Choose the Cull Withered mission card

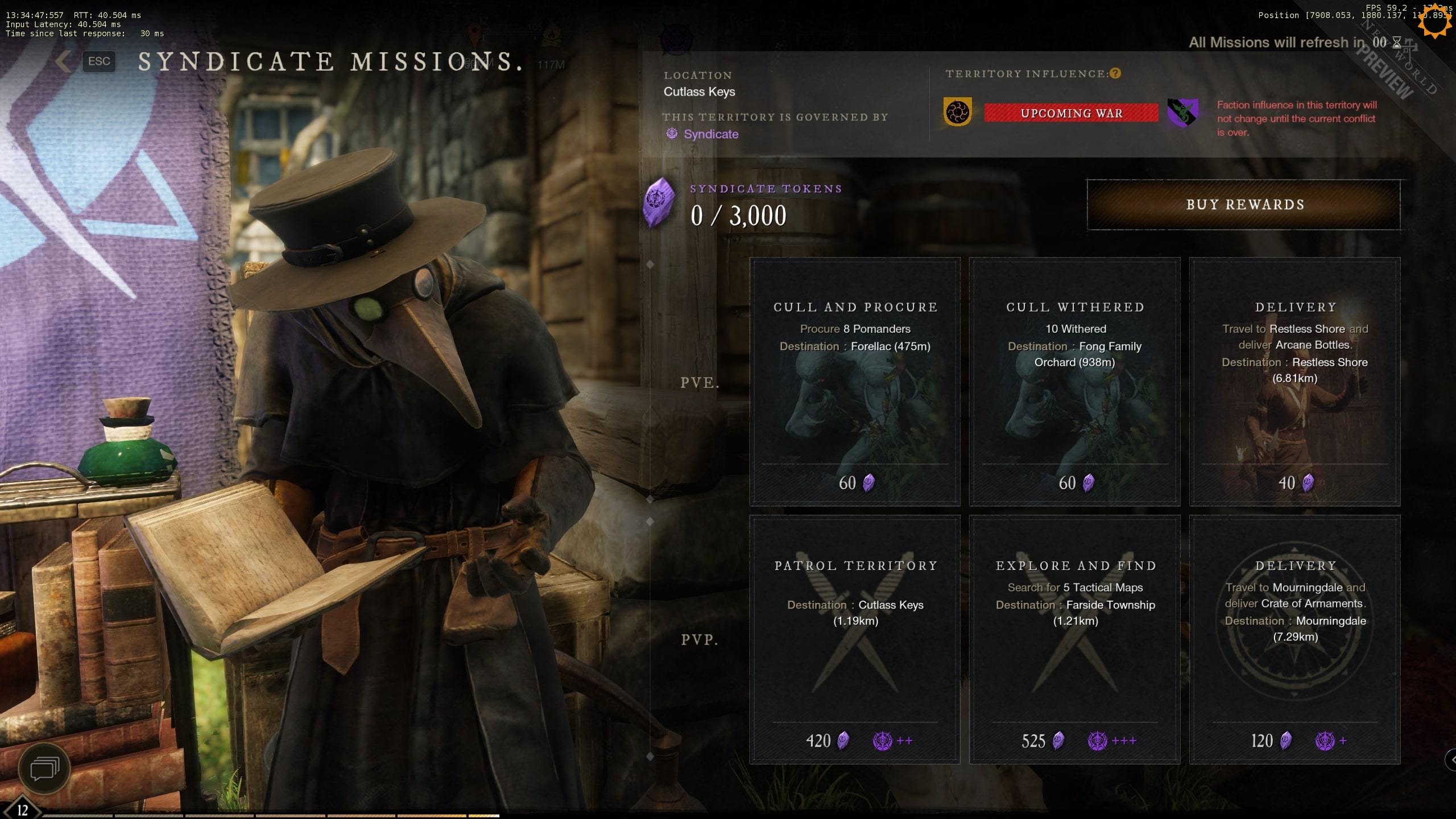(1075, 382)
